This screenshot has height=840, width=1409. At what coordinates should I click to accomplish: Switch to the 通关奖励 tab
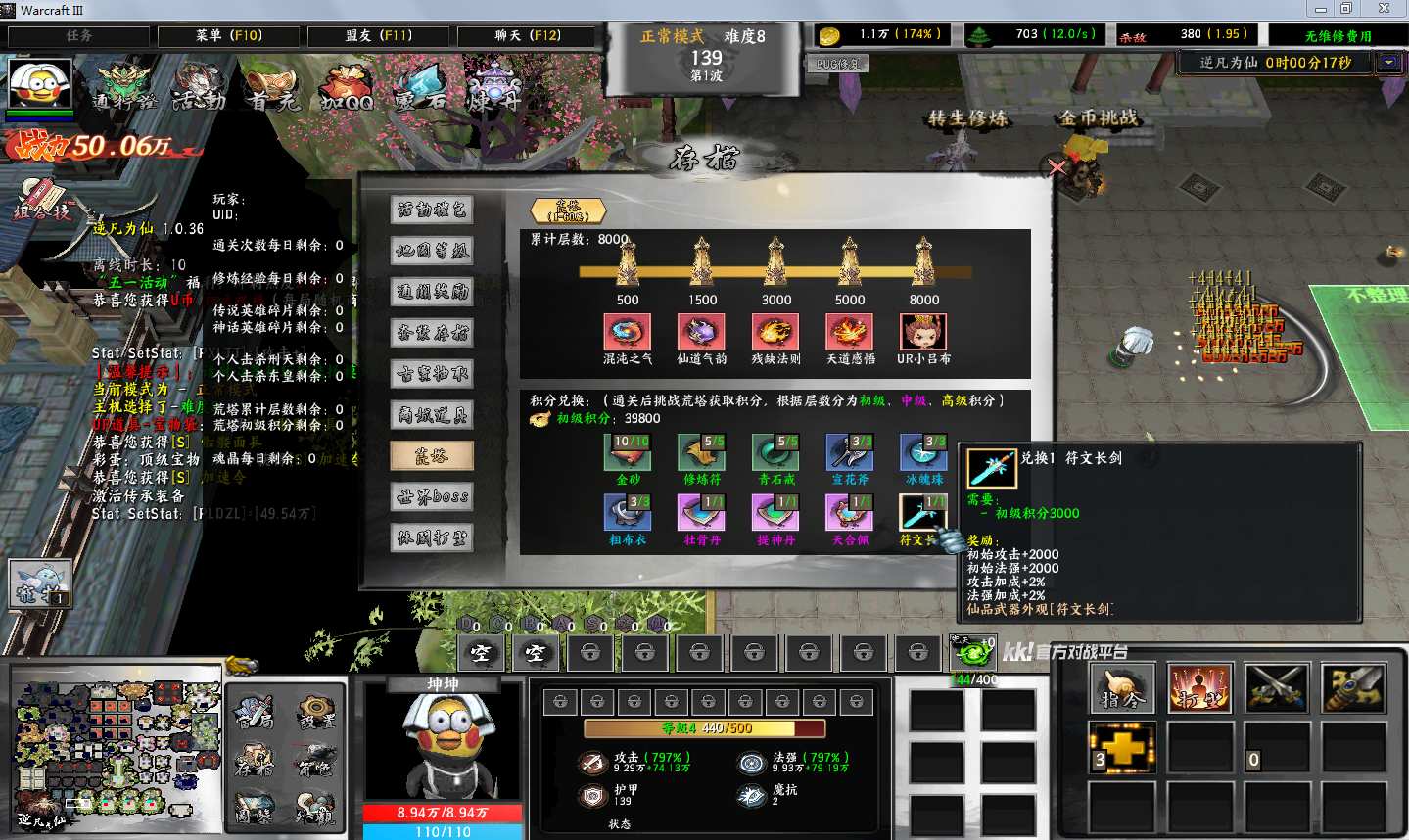pyautogui.click(x=432, y=292)
